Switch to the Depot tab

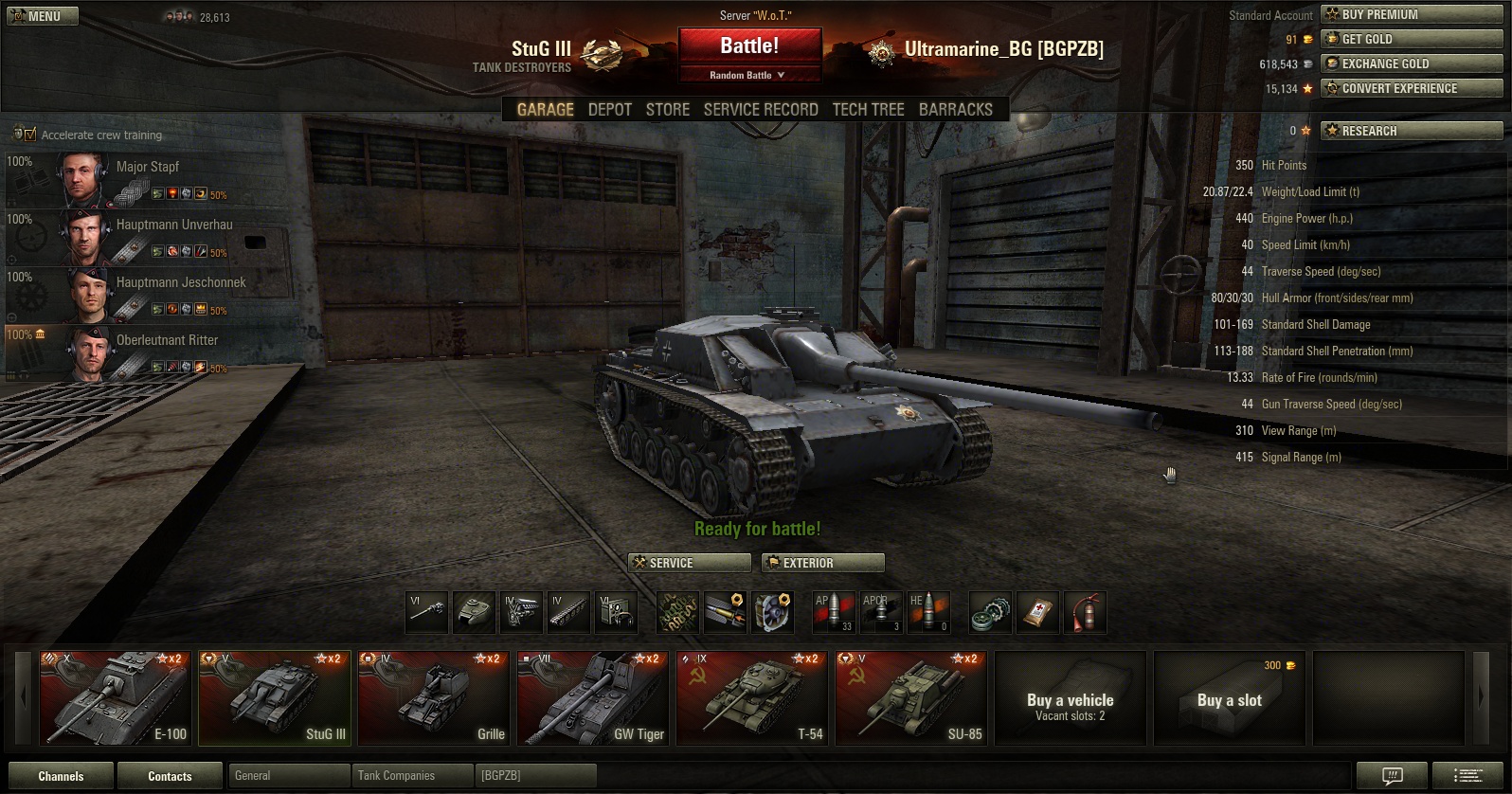609,109
